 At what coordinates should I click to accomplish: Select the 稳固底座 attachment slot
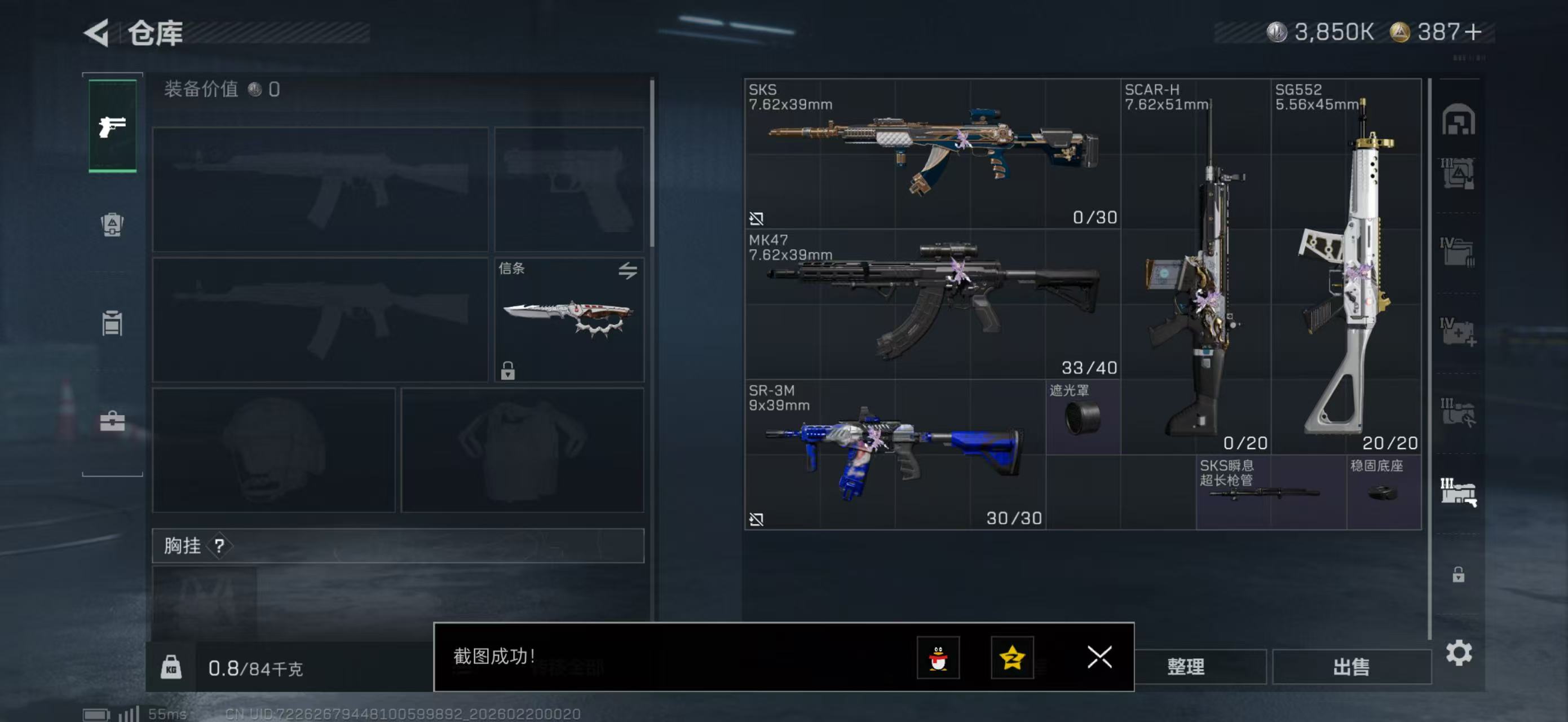click(x=1384, y=492)
